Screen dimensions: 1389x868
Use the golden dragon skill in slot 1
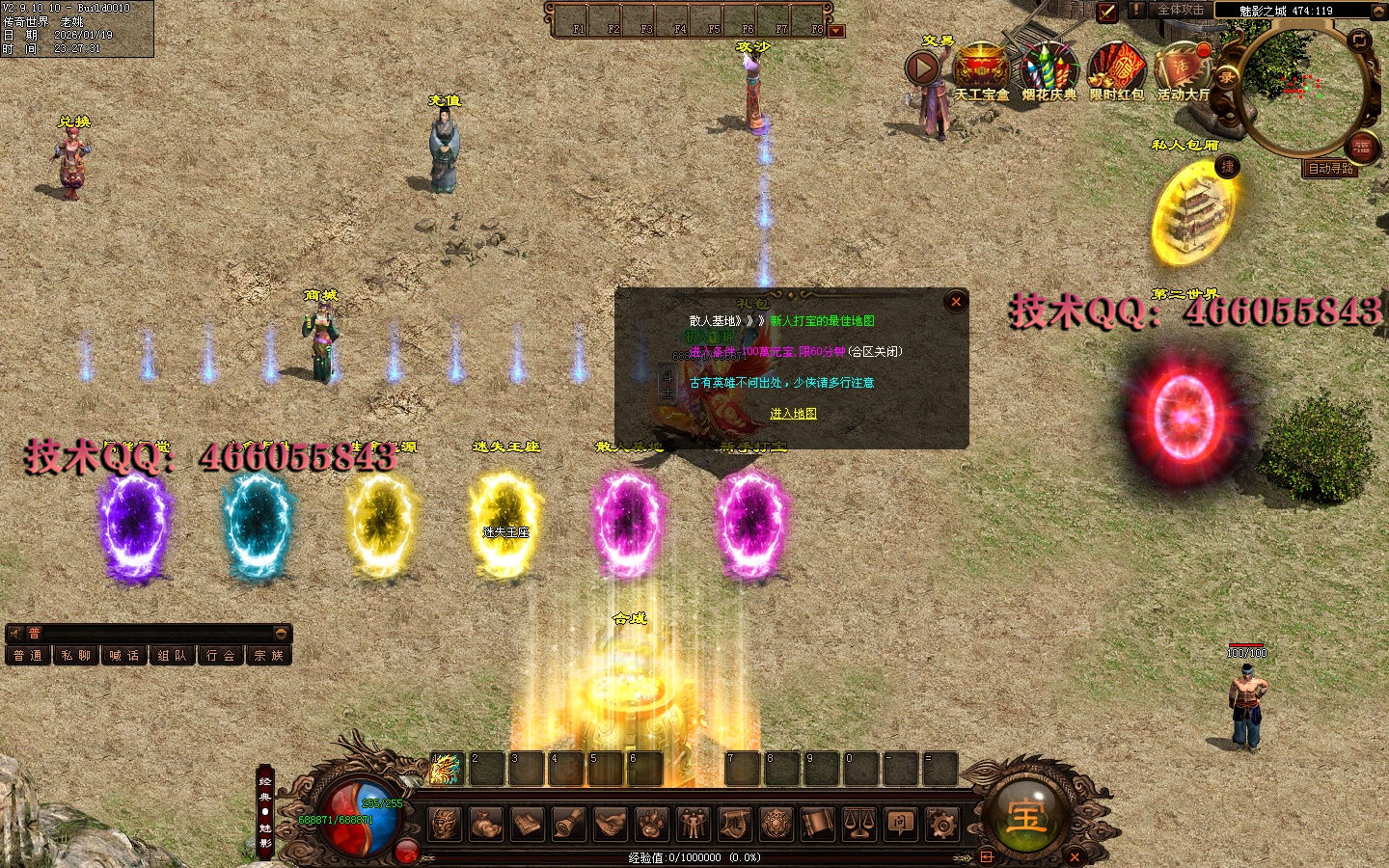(x=445, y=769)
